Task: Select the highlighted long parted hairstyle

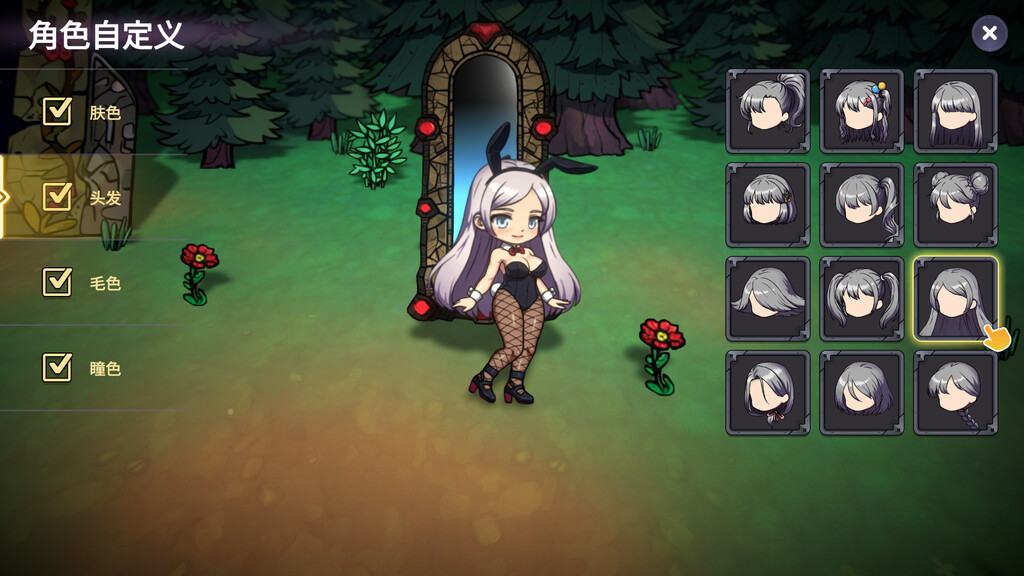Action: 956,299
